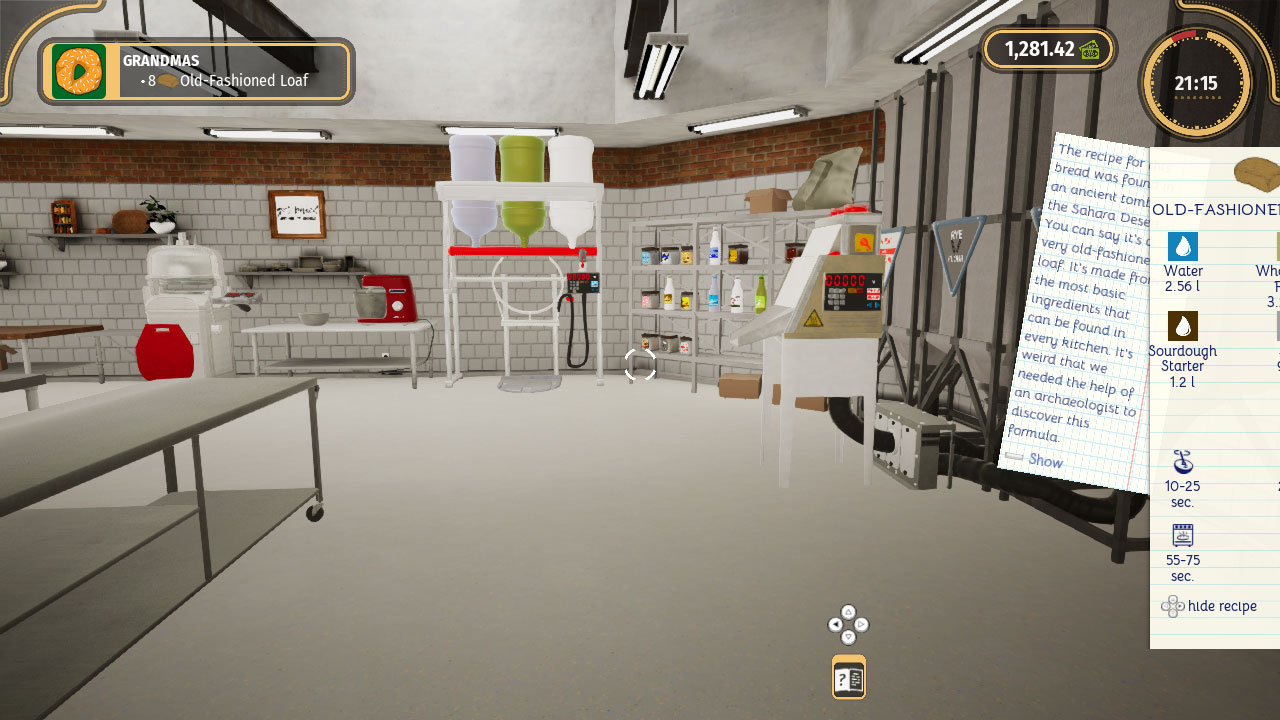Click the Grandmas donut logo
This screenshot has height=720, width=1280.
pyautogui.click(x=79, y=71)
